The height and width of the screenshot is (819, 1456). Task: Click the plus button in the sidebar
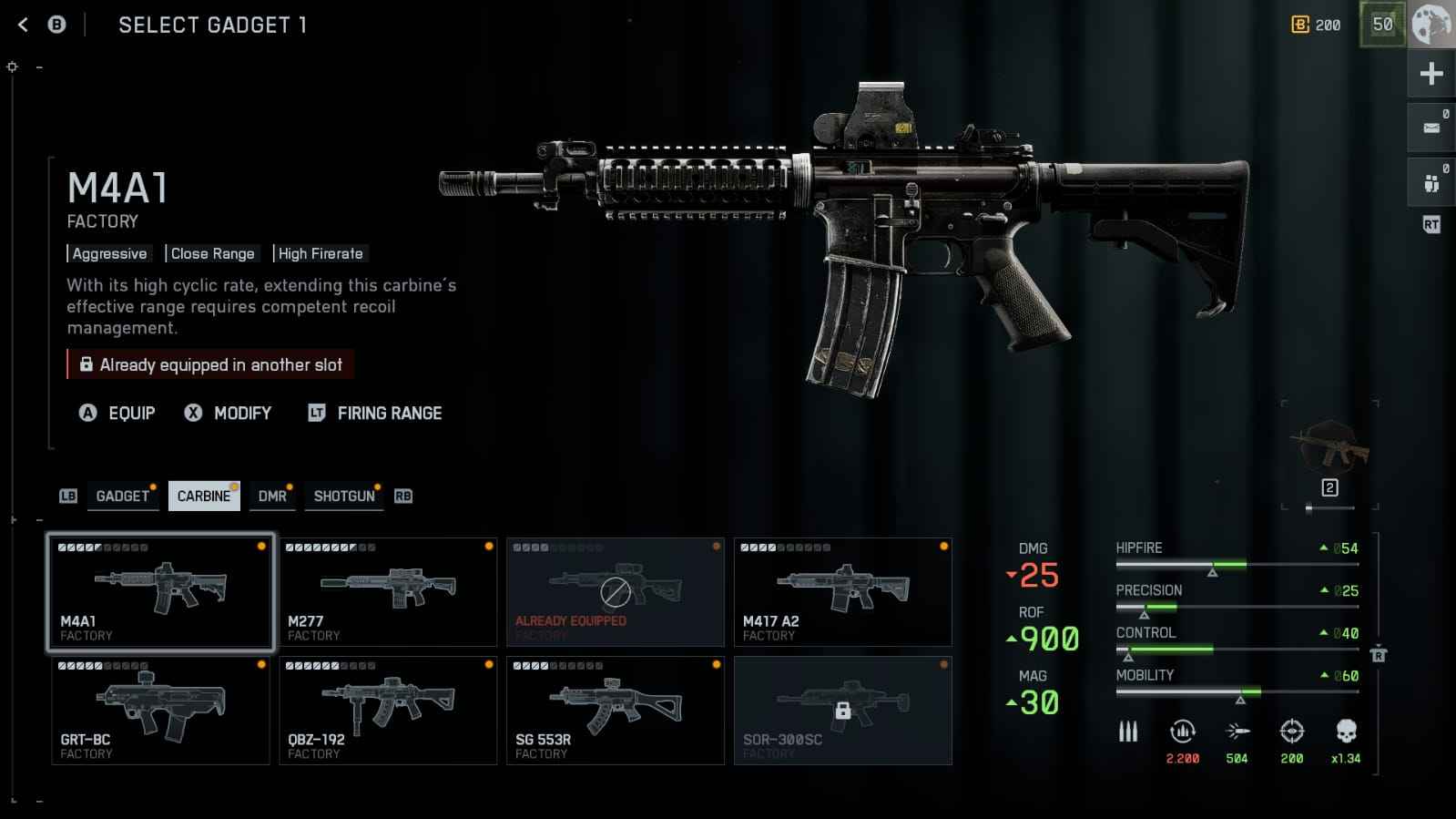(x=1431, y=74)
